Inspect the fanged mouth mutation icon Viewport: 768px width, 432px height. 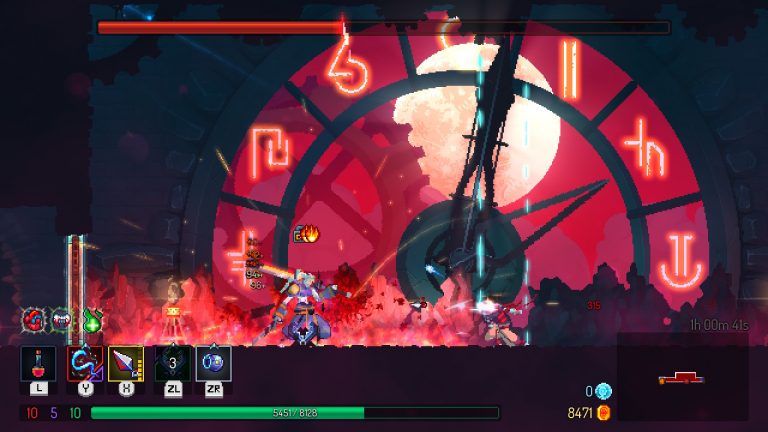[62, 320]
